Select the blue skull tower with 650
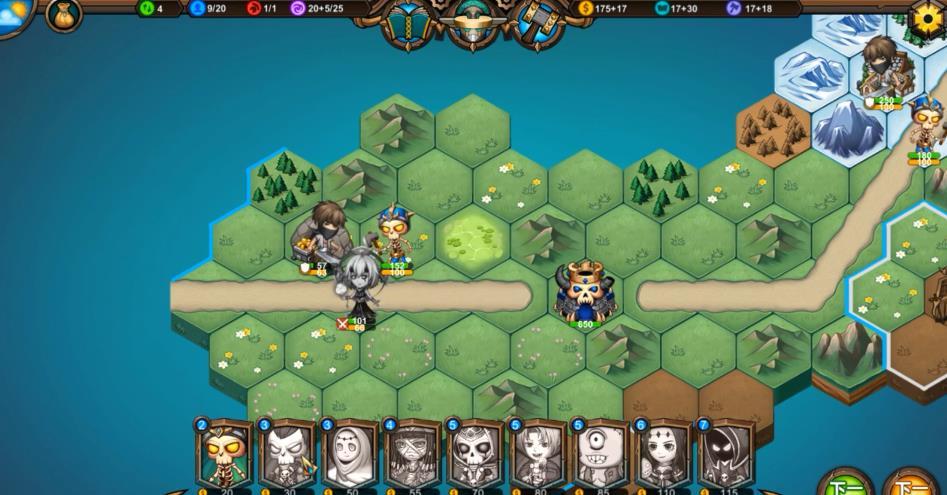947x495 pixels. pyautogui.click(x=585, y=292)
